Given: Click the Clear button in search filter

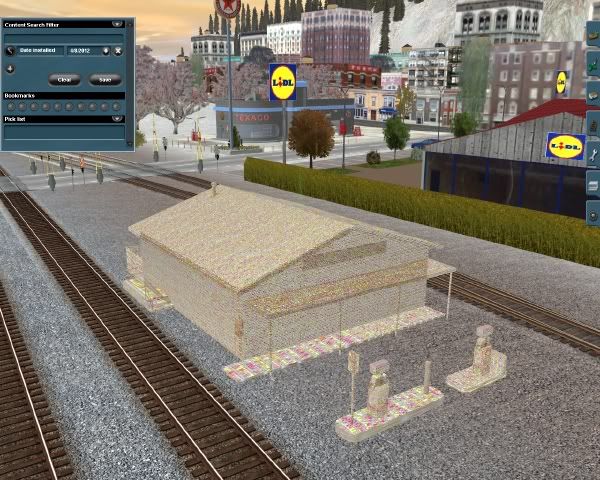Looking at the screenshot, I should click(x=66, y=79).
